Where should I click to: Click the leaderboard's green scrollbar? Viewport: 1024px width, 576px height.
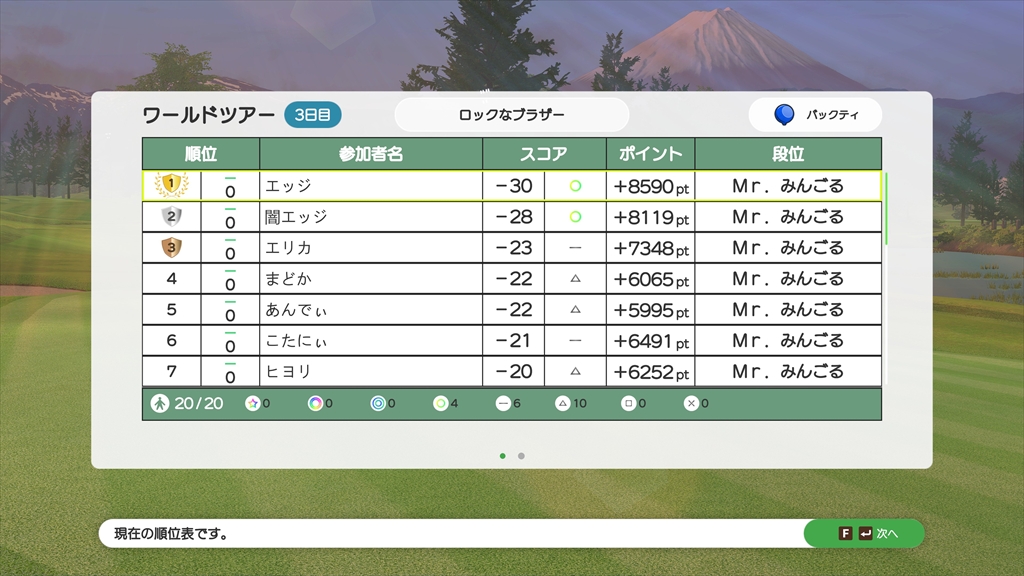click(886, 208)
